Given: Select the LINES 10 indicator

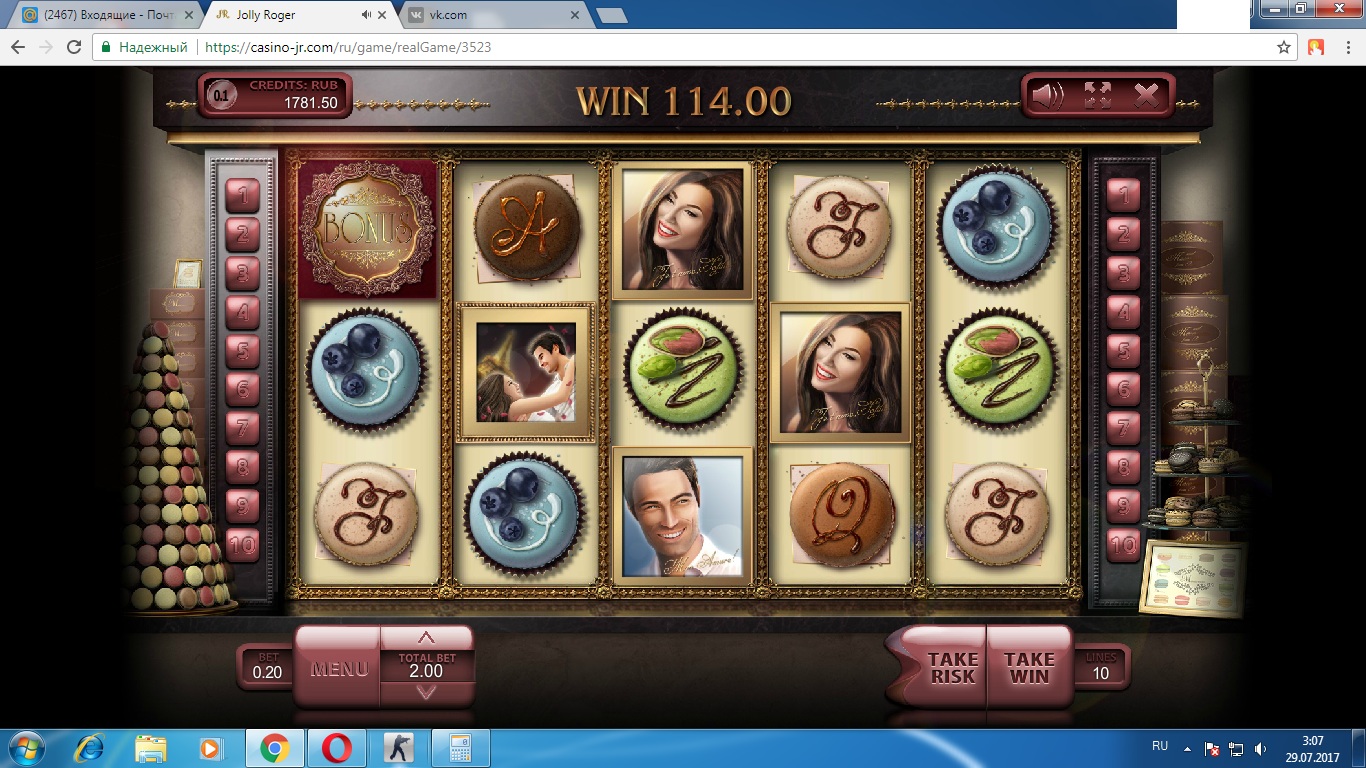Looking at the screenshot, I should (1100, 667).
